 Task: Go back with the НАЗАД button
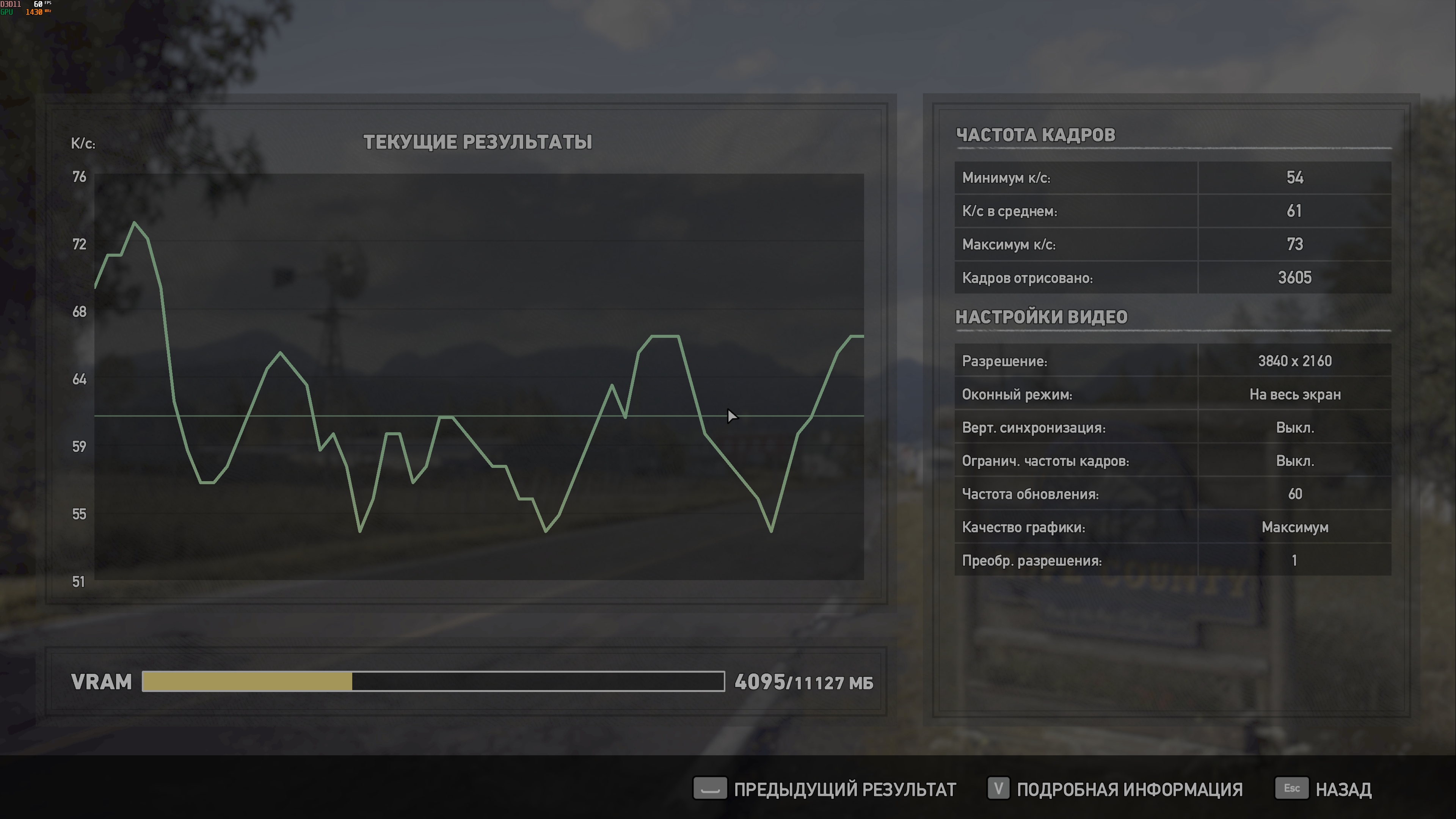click(1324, 789)
